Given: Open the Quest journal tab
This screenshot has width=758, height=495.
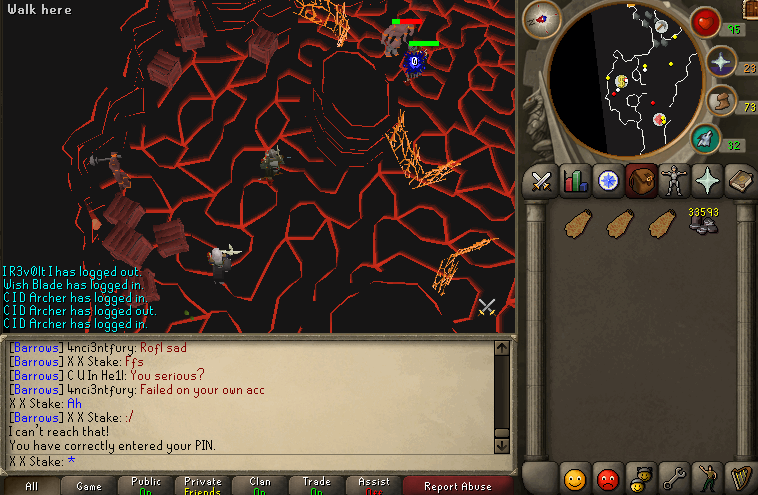Looking at the screenshot, I should [608, 181].
